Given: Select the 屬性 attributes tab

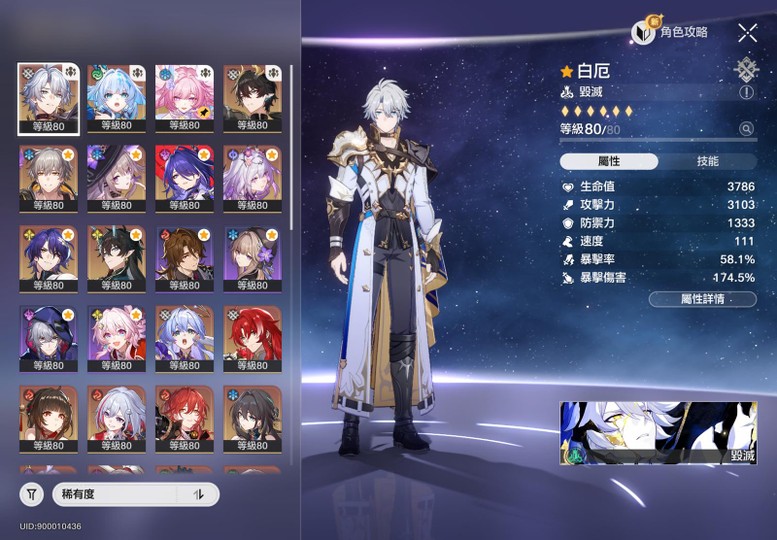Looking at the screenshot, I should [608, 161].
